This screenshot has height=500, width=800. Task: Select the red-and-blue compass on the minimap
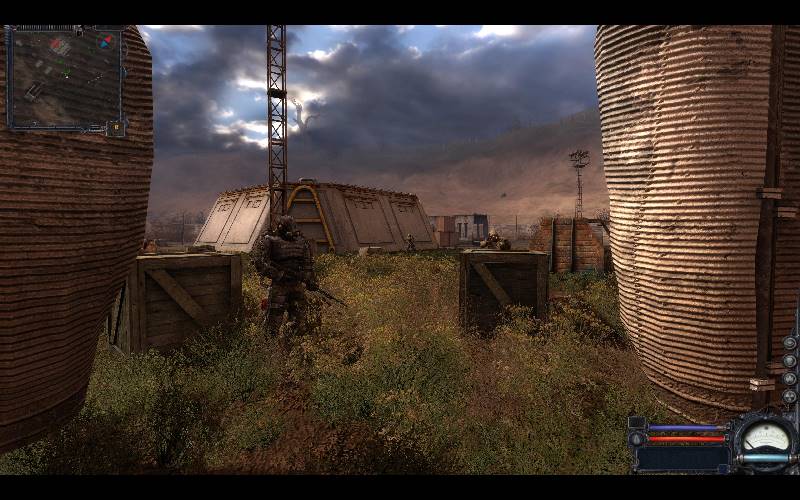click(104, 42)
